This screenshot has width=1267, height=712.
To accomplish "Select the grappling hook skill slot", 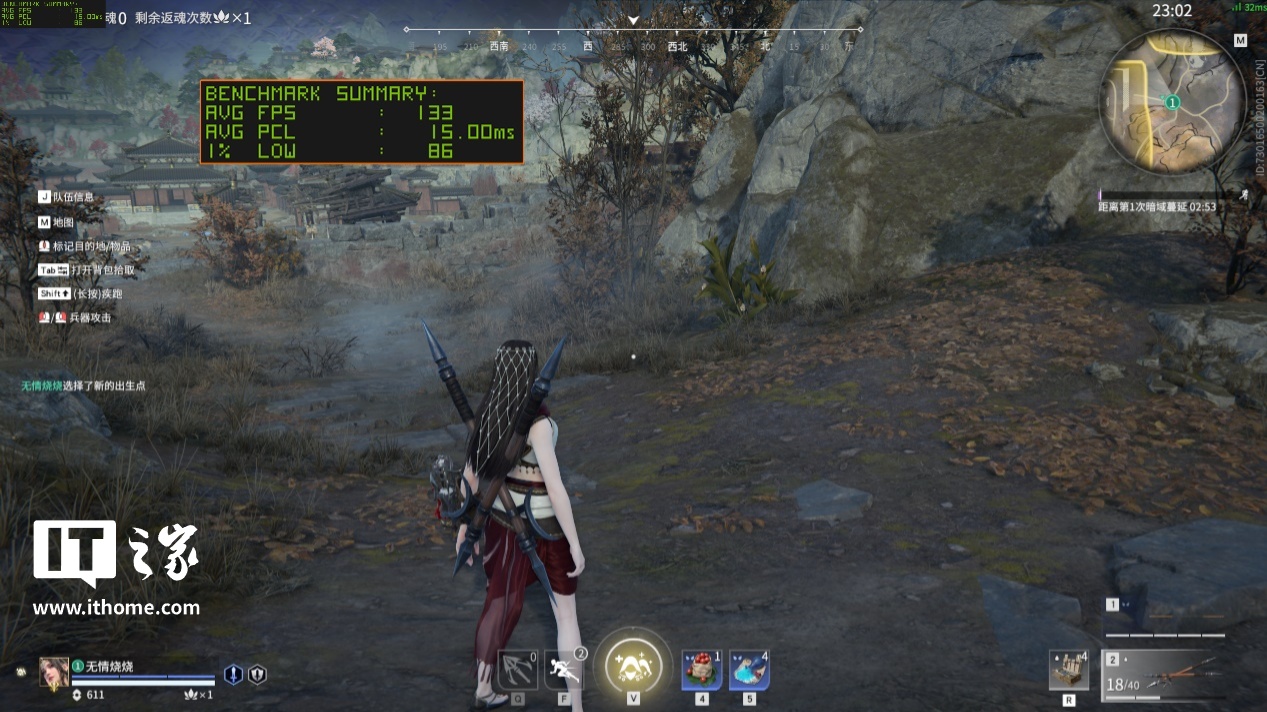I will 517,669.
